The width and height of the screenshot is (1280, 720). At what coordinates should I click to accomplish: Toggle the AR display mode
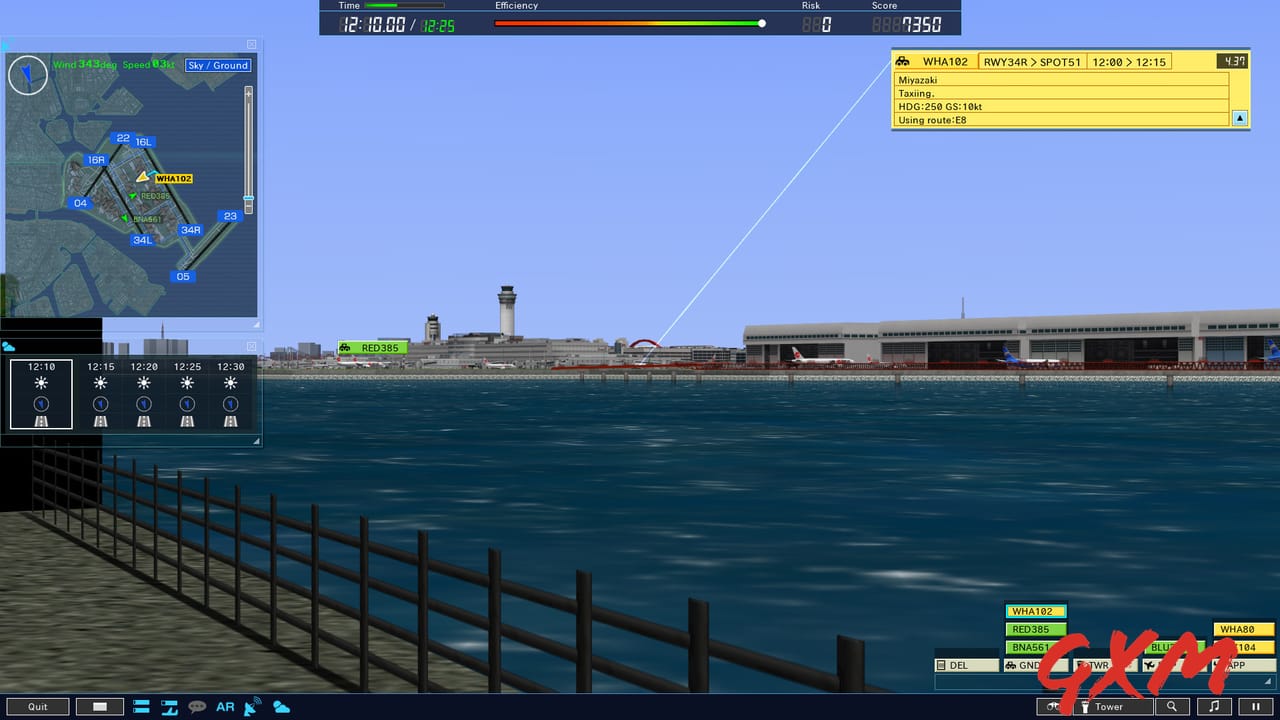coord(225,706)
